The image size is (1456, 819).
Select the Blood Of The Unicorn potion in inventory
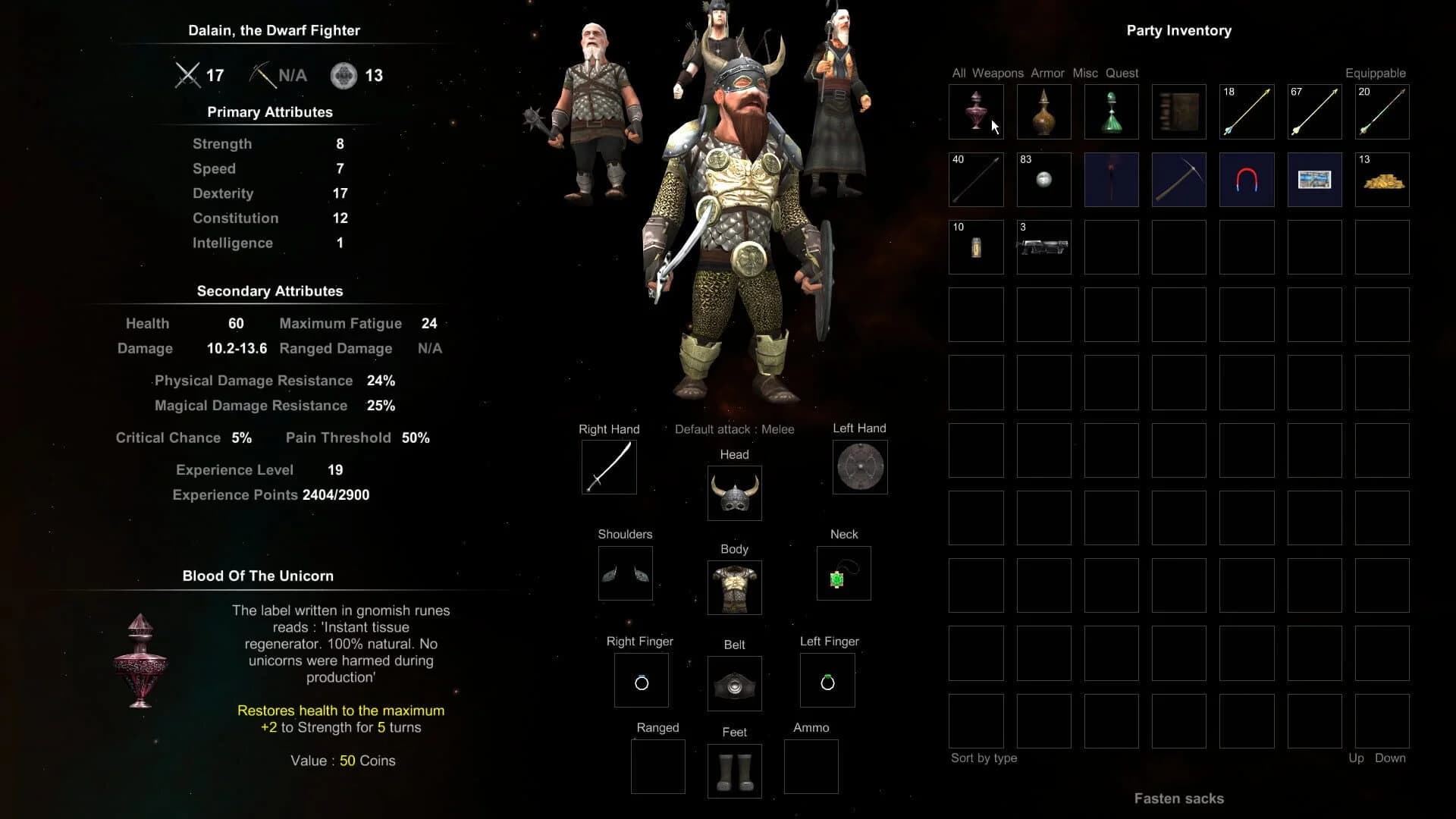point(976,111)
